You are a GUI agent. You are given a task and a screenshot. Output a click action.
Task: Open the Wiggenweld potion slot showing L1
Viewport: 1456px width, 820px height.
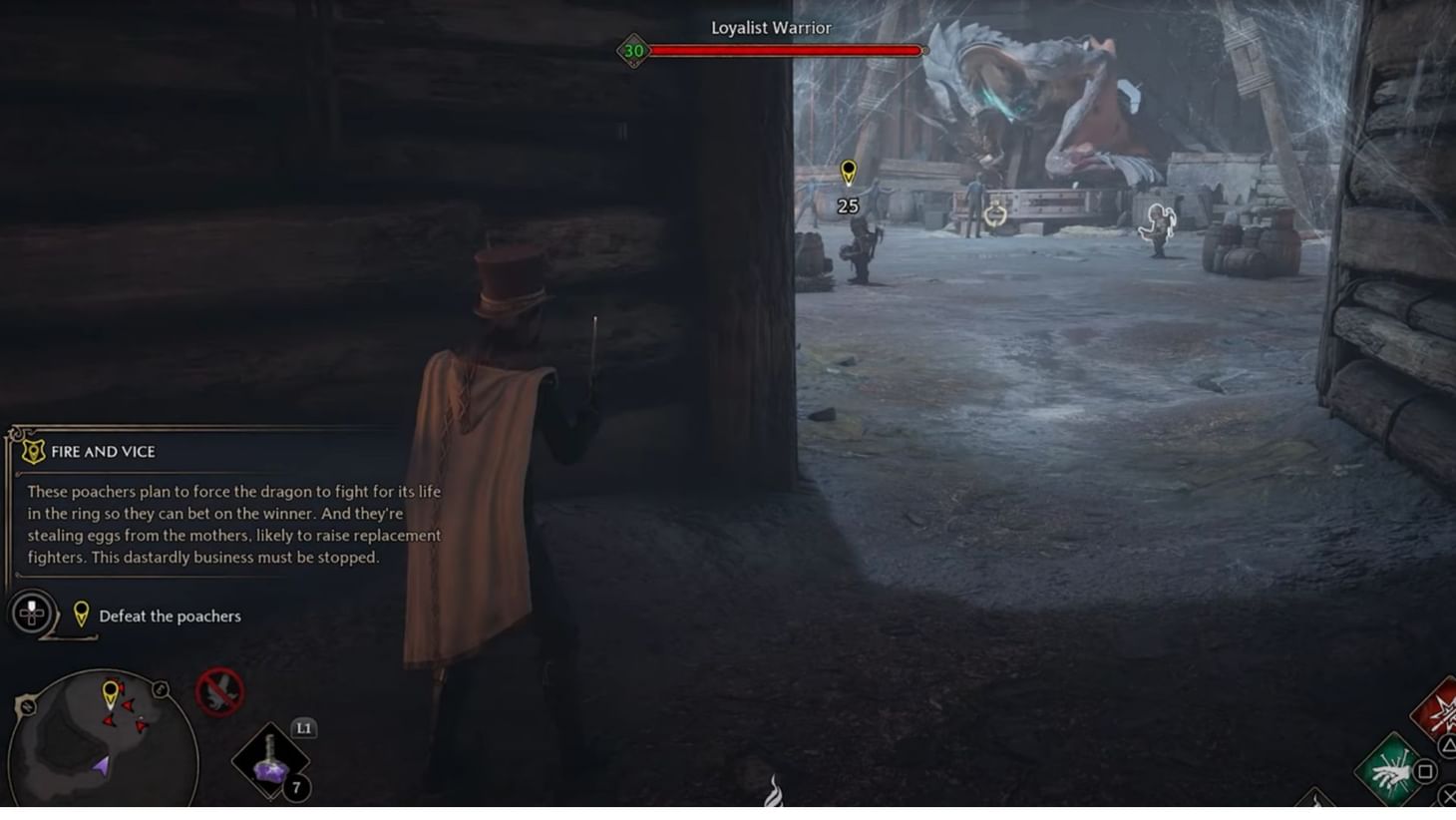click(x=269, y=763)
